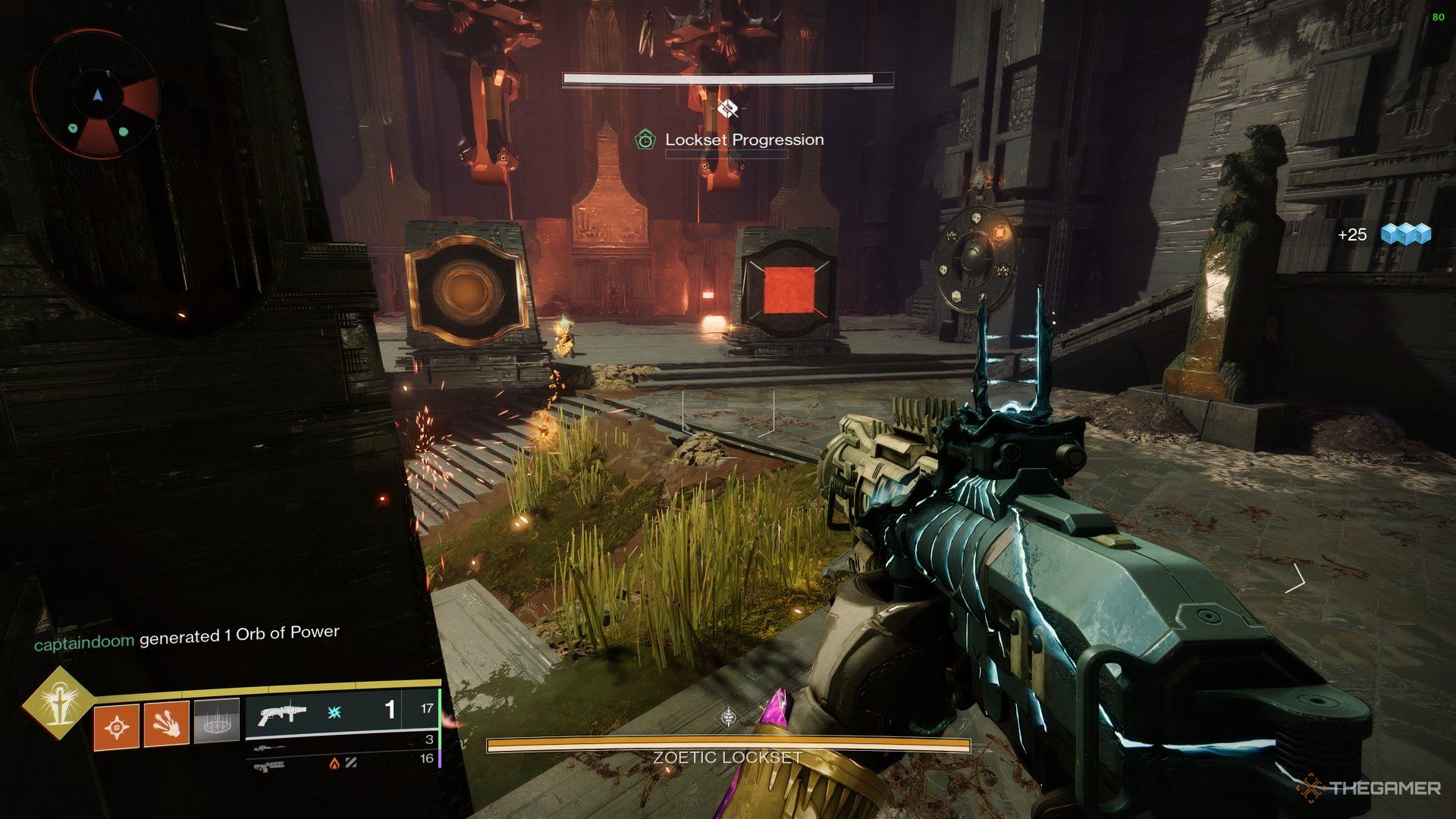Click the captaindoom player name in feed

pyautogui.click(x=84, y=642)
